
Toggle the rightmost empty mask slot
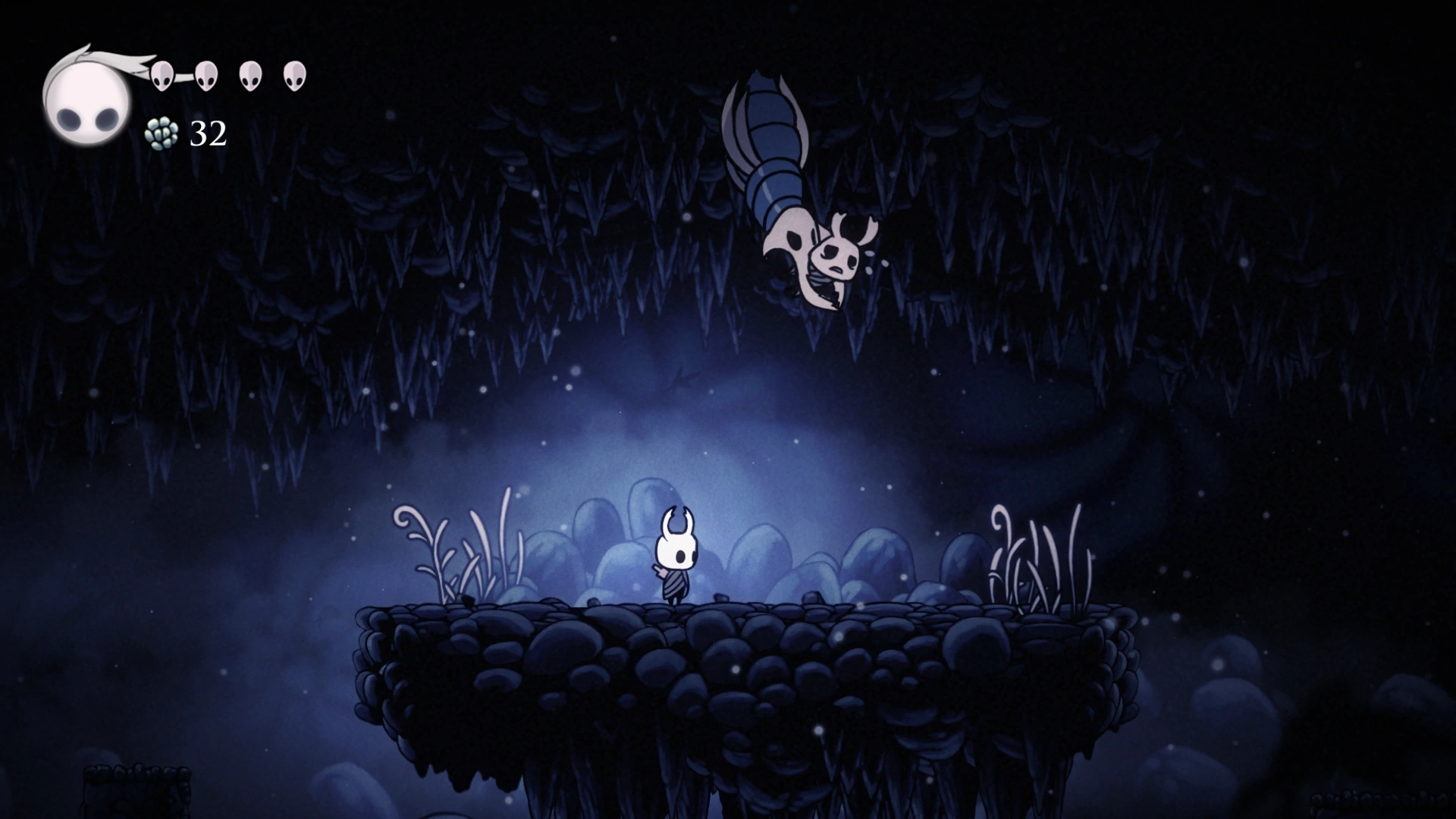(295, 76)
